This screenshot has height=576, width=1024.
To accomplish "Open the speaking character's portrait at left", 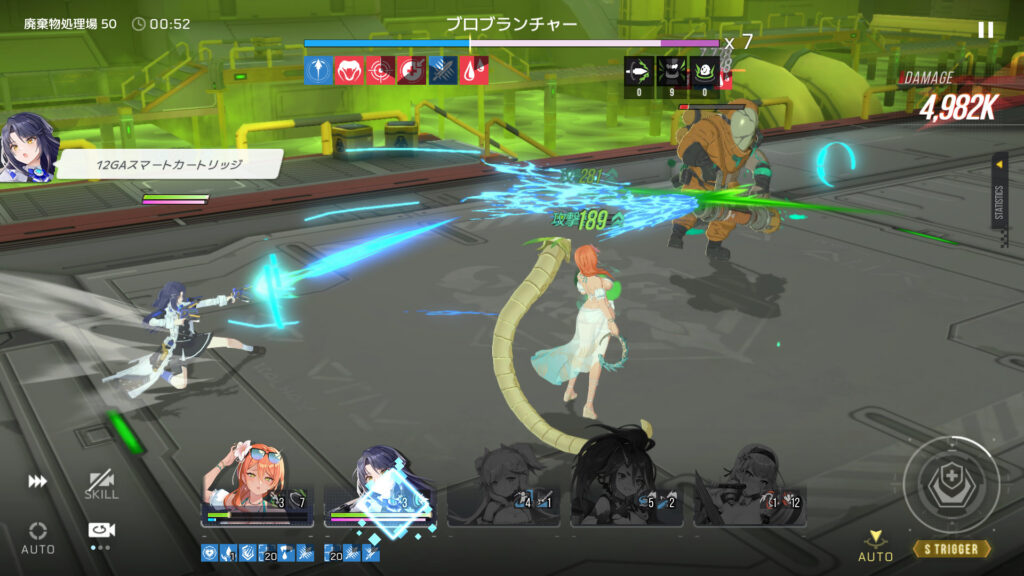I will 27,151.
